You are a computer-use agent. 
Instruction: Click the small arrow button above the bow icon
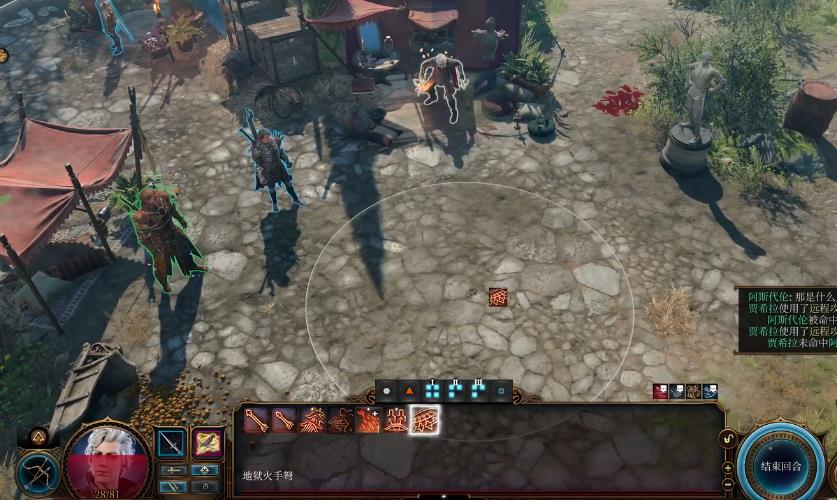coord(39,436)
